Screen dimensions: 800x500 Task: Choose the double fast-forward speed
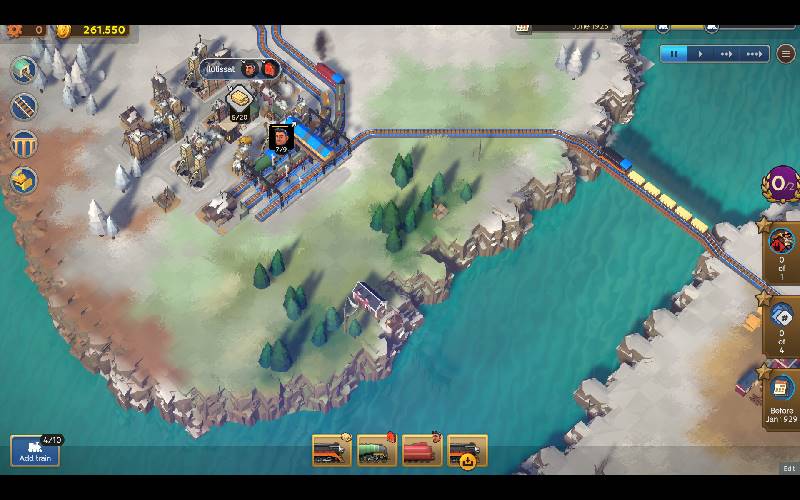click(726, 53)
